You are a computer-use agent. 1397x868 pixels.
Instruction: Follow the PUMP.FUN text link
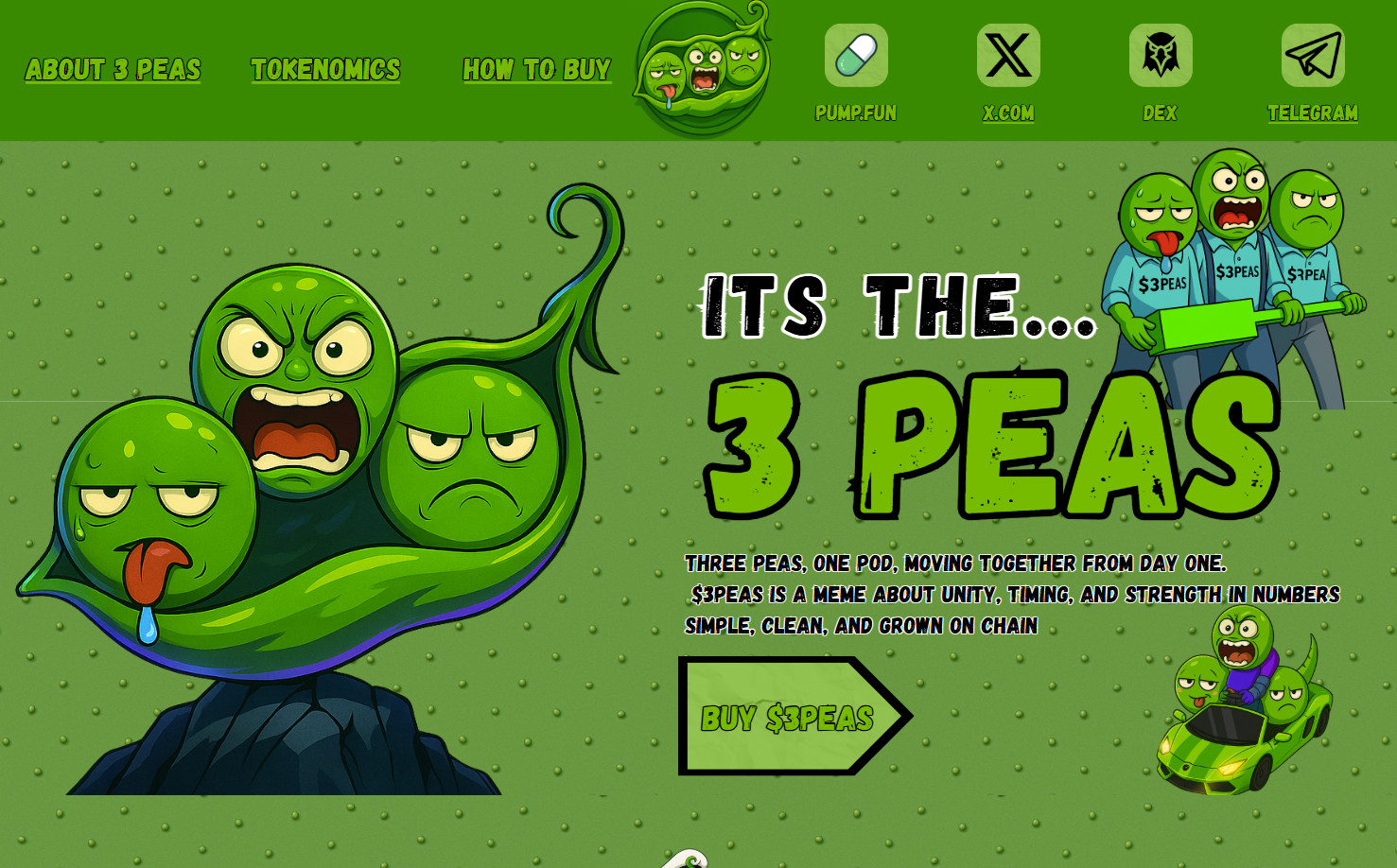[x=856, y=113]
